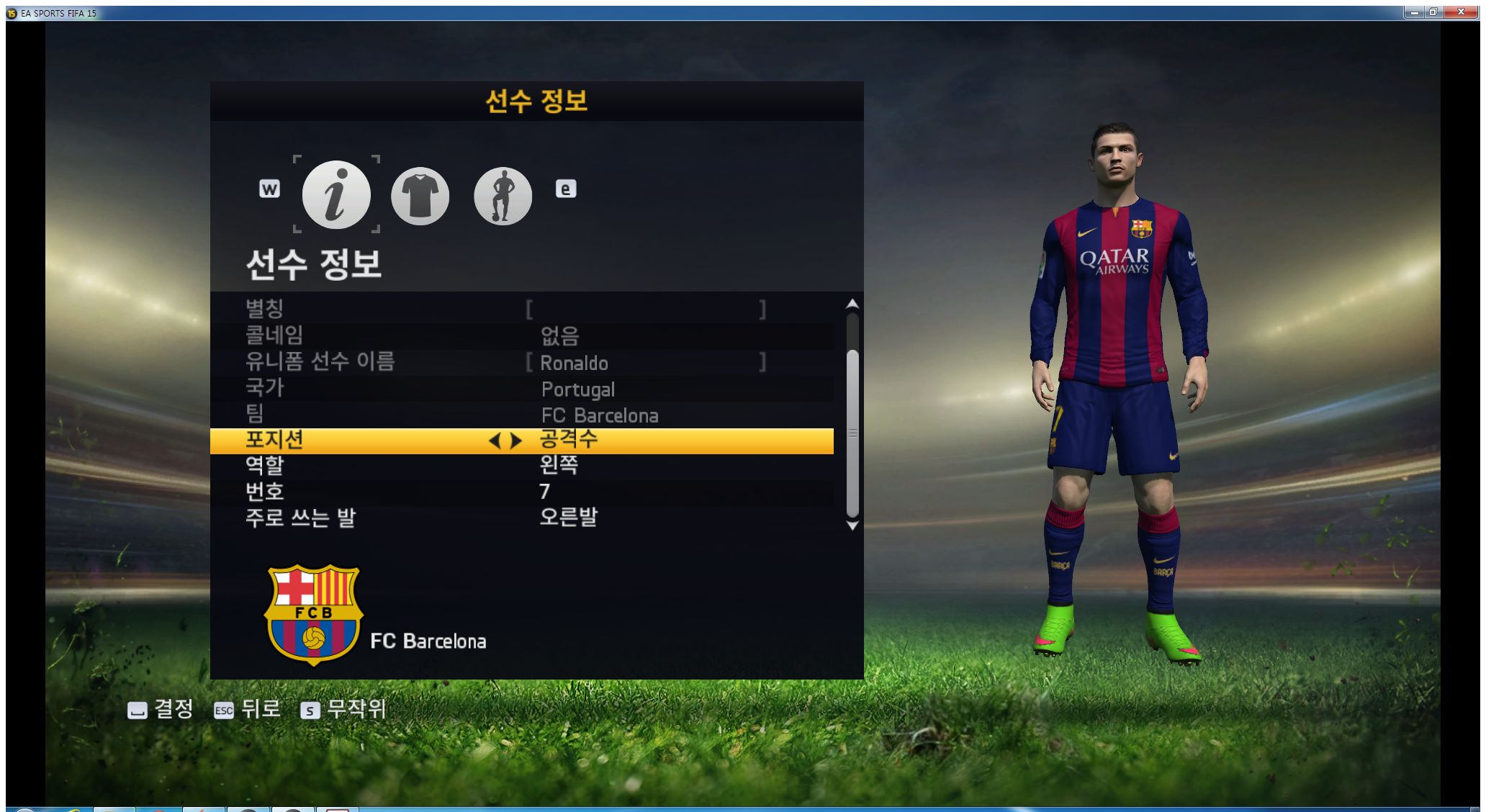
Task: Click the list's scroll up arrow
Action: [852, 304]
